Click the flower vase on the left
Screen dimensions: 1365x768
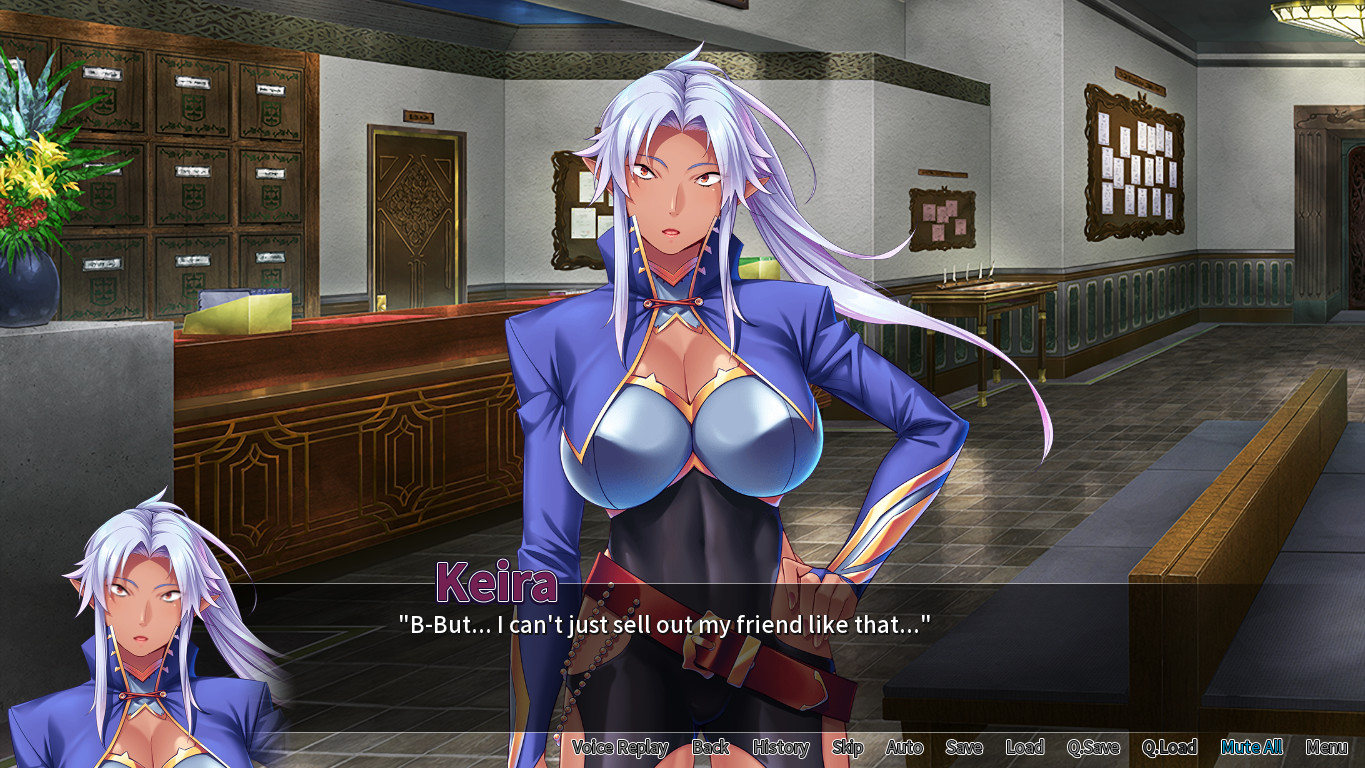point(30,280)
